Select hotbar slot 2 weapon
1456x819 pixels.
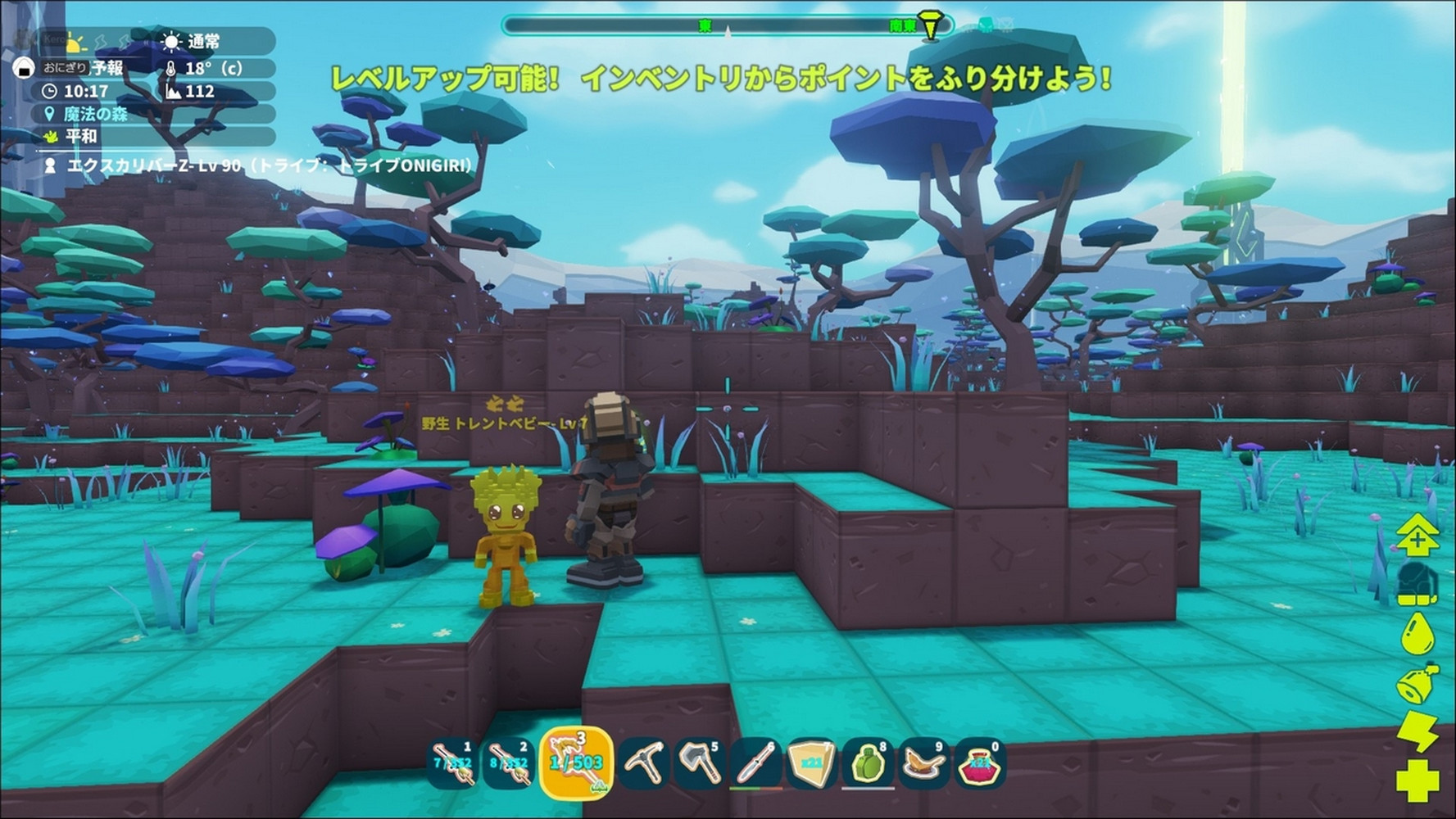pos(508,763)
